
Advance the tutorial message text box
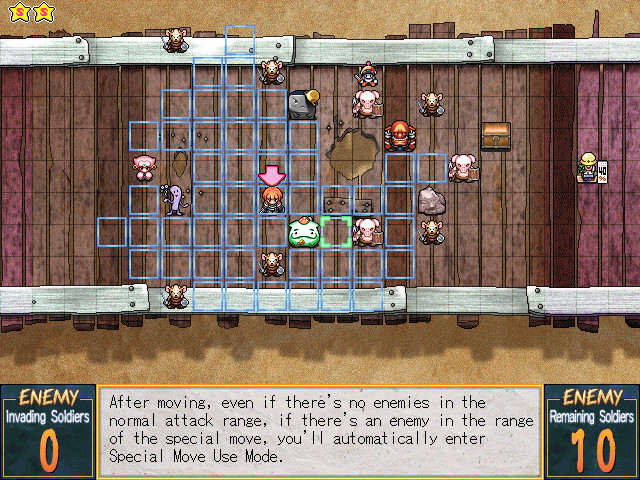click(x=320, y=429)
